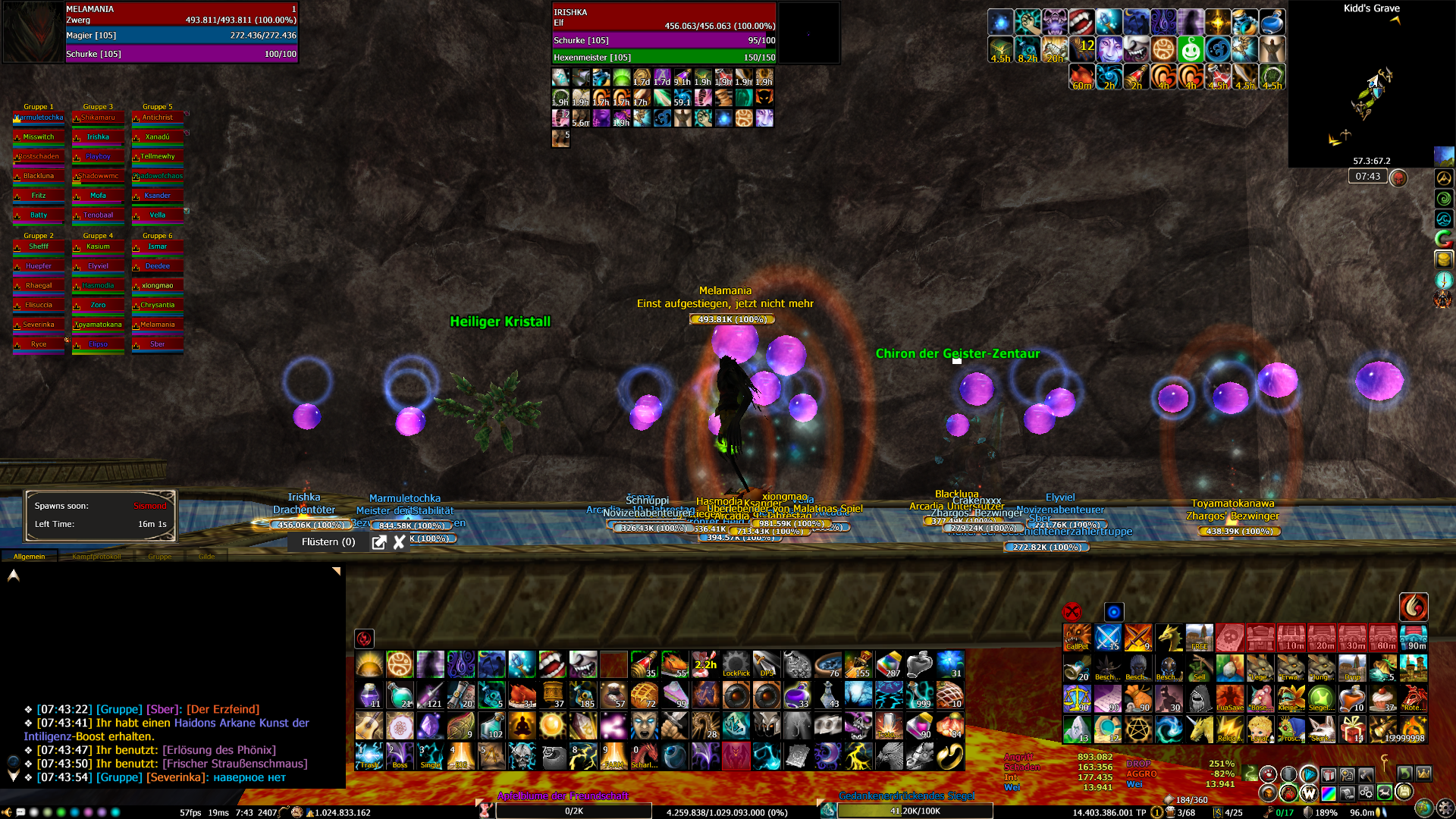Select Xanadú from Gruppe 5
This screenshot has width=1456, height=819.
click(158, 137)
